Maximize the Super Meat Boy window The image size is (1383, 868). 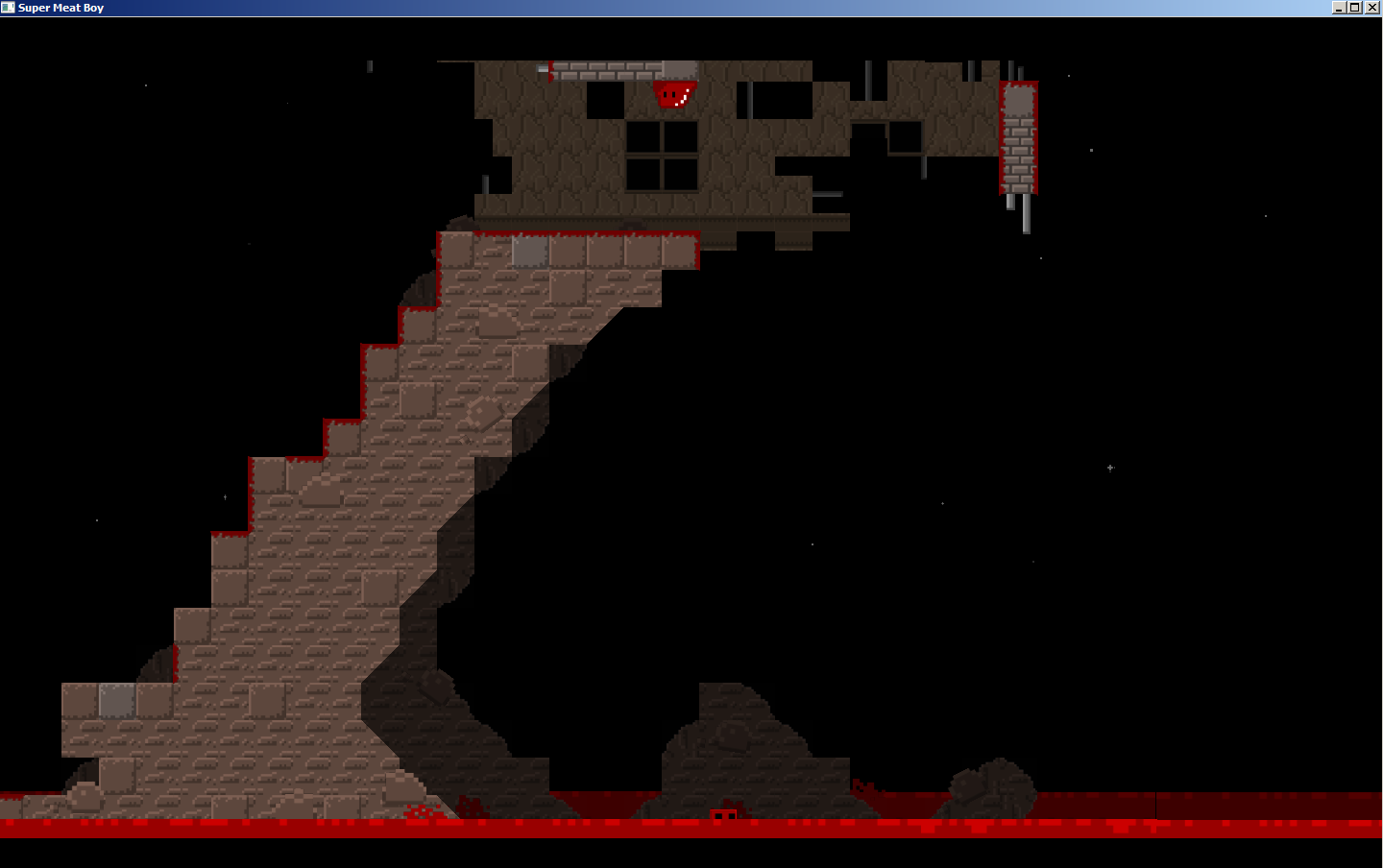pyautogui.click(x=1355, y=8)
